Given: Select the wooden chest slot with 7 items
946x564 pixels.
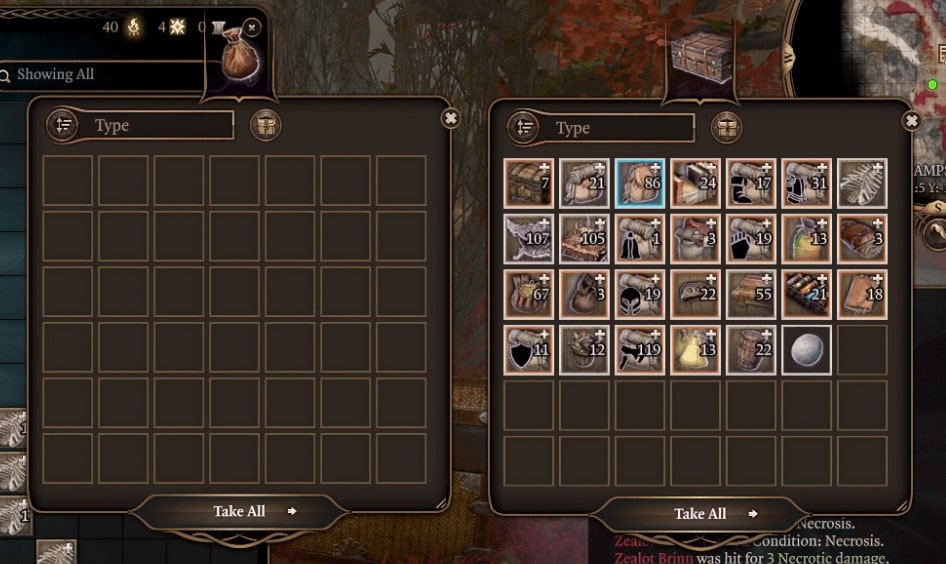Looking at the screenshot, I should tap(529, 183).
